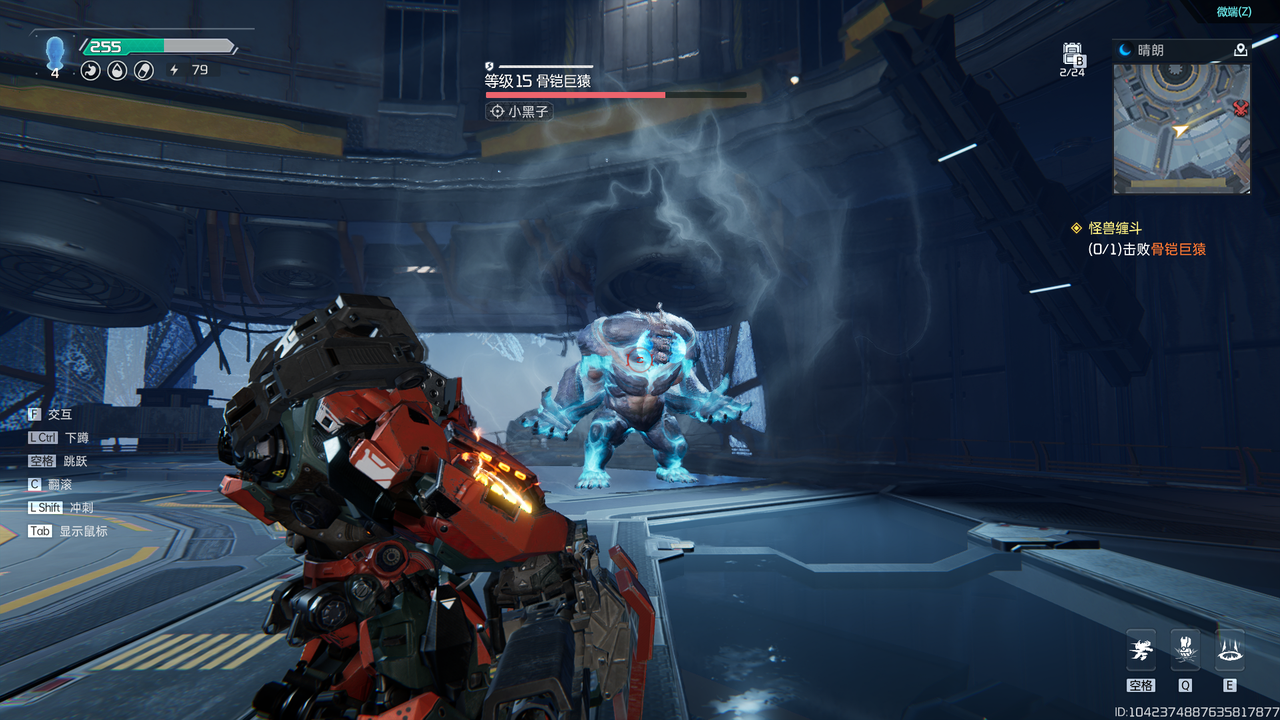Select the water drop thirst icon

coord(117,71)
